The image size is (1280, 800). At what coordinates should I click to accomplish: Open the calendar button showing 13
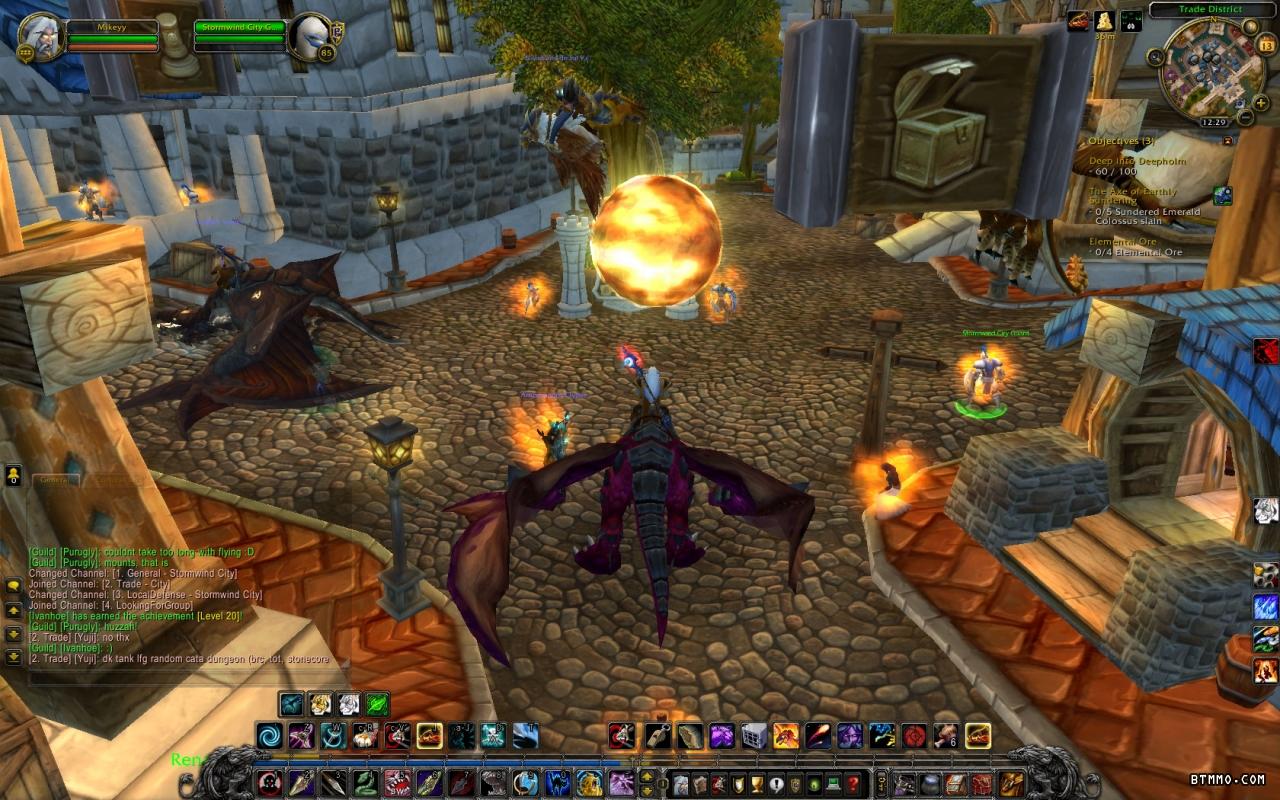click(x=1265, y=45)
